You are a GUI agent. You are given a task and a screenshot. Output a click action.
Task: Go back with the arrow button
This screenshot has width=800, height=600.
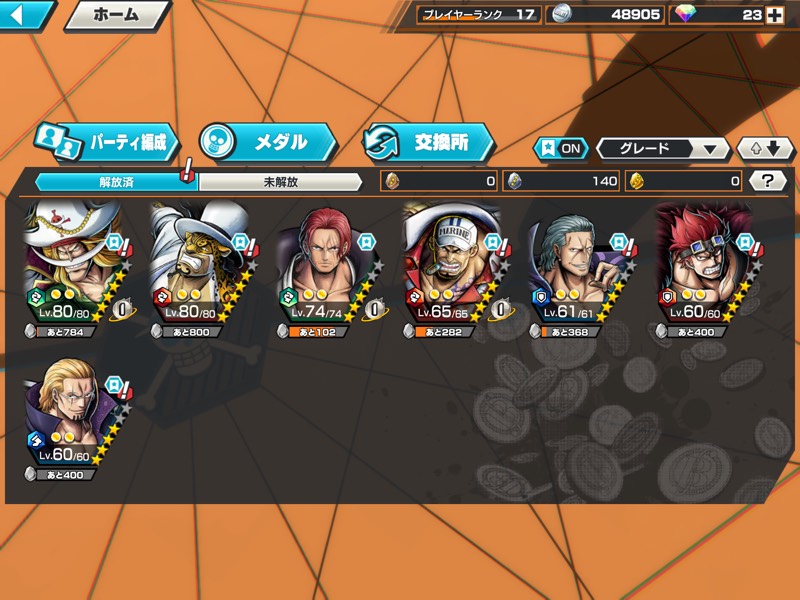(24, 15)
